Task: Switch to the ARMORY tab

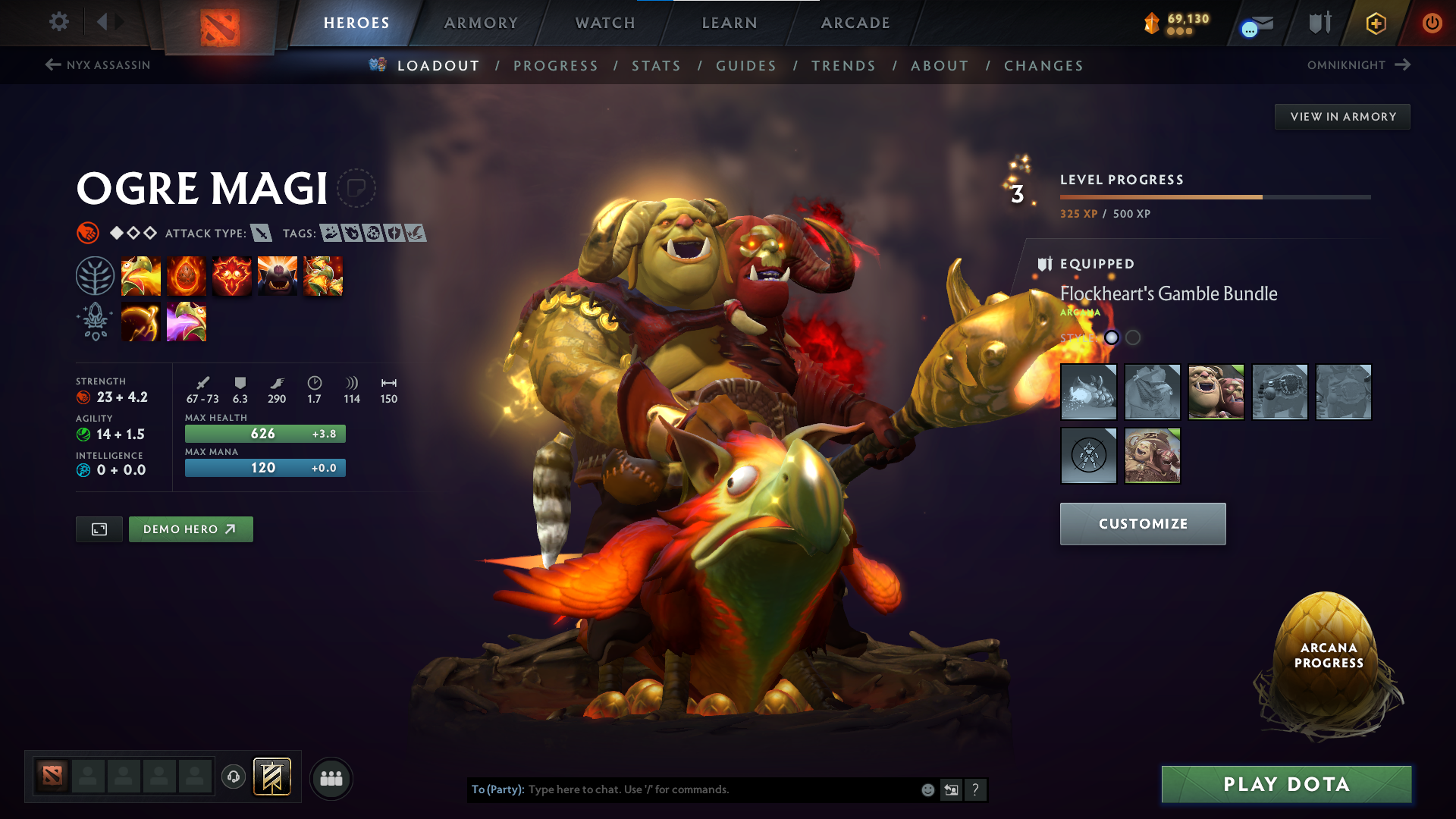Action: point(481,23)
